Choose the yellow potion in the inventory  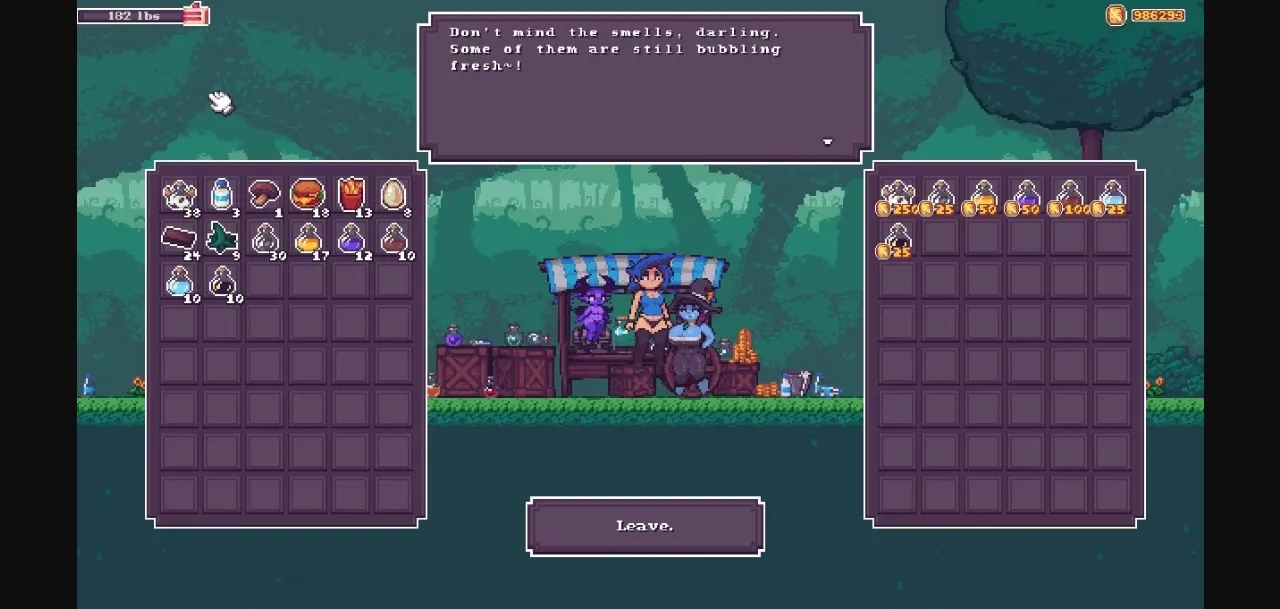click(307, 238)
